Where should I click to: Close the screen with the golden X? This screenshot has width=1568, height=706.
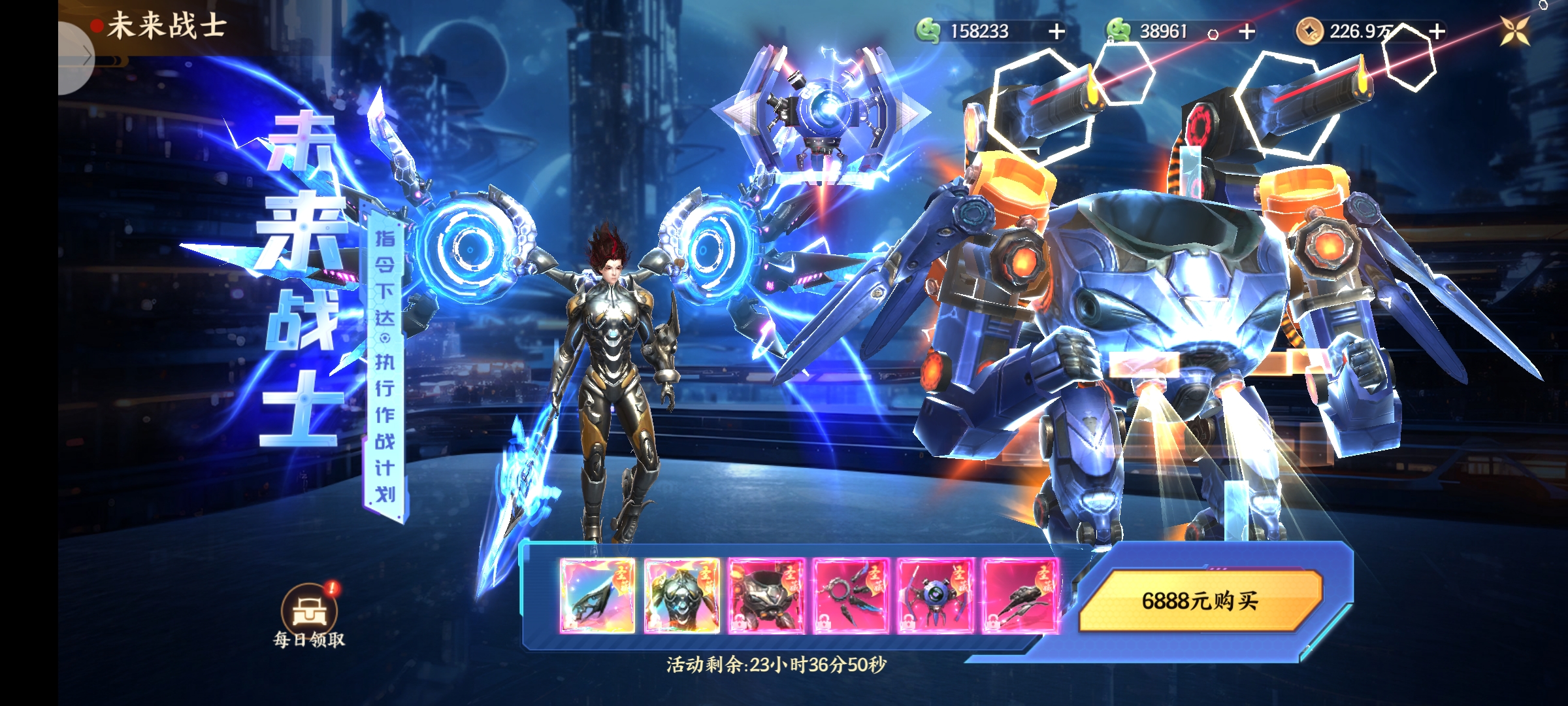pos(1514,30)
